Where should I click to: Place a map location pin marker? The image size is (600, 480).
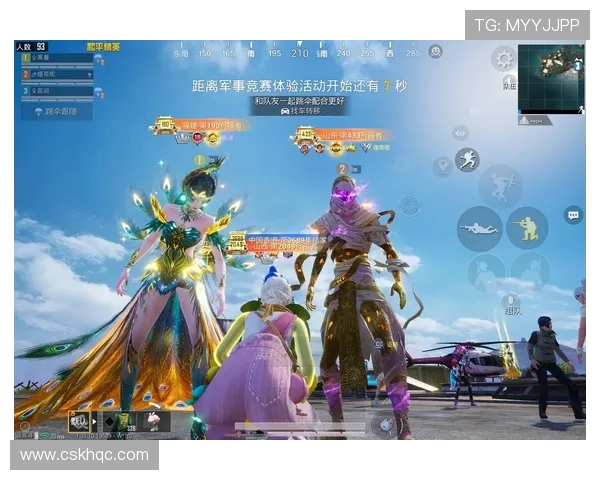pyautogui.click(x=441, y=165)
